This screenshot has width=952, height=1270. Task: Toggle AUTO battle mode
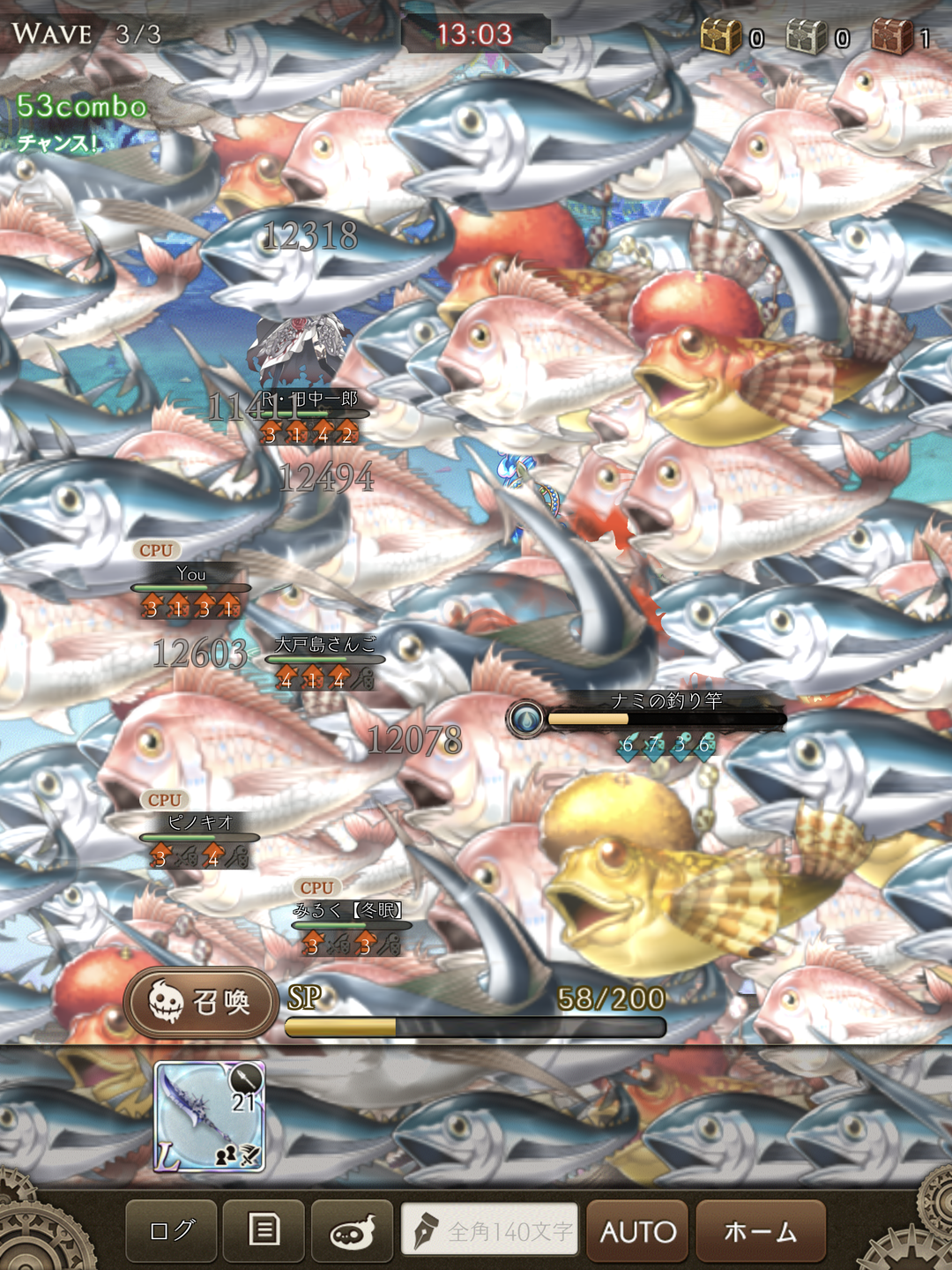(x=637, y=1230)
